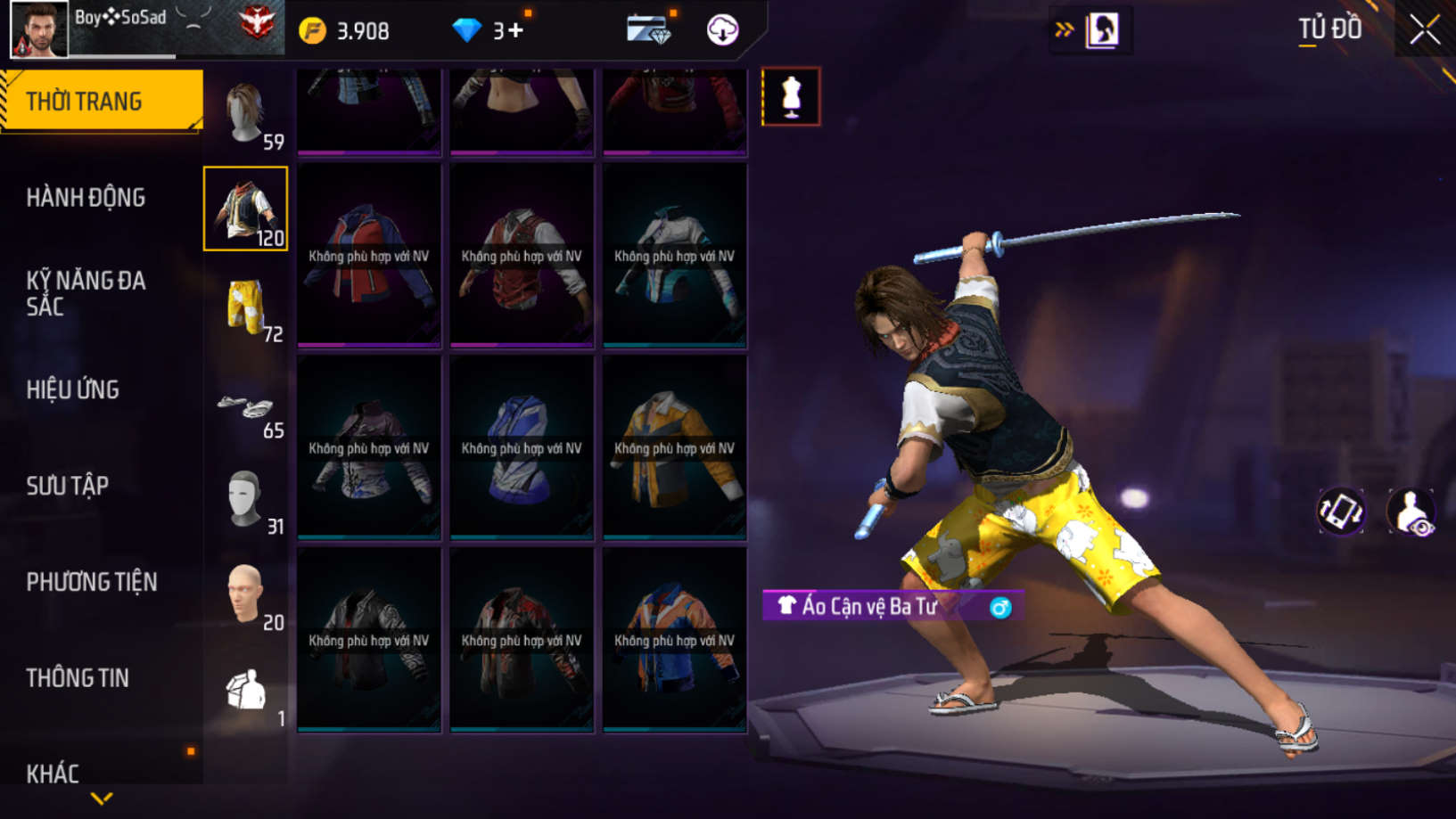Choose the hair subcategory showing 59 items
1456x819 pixels.
(245, 114)
